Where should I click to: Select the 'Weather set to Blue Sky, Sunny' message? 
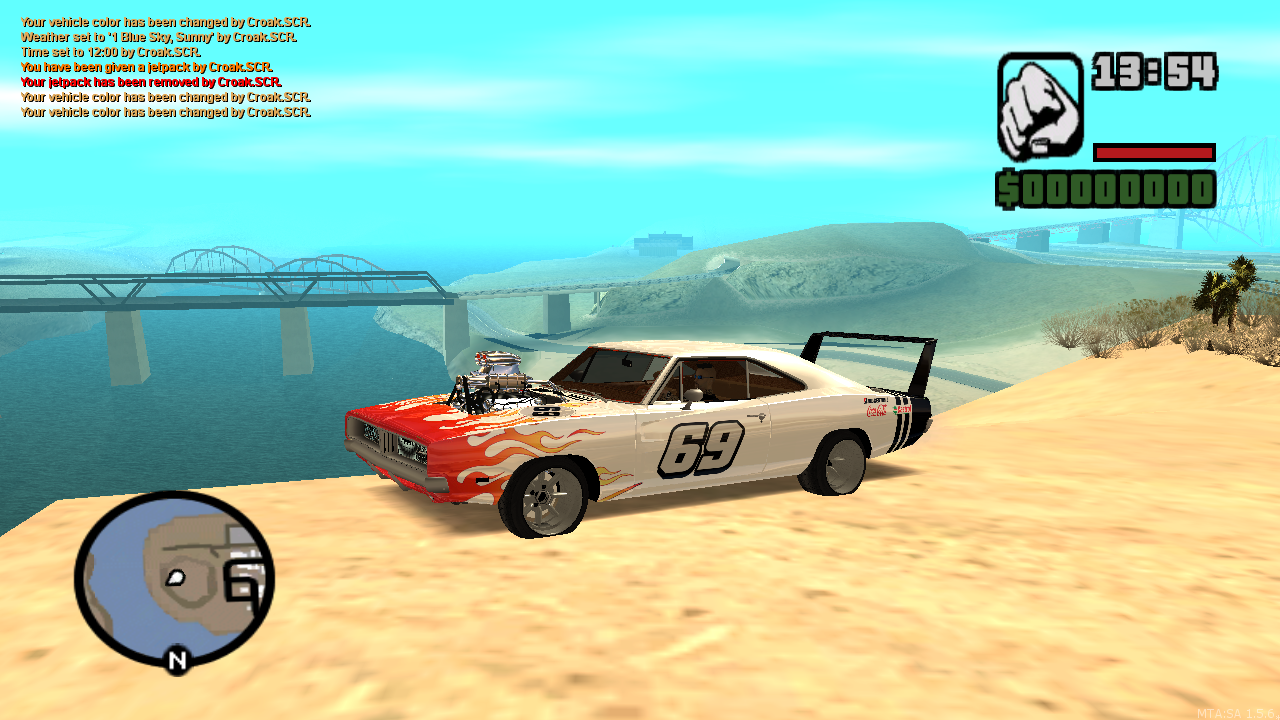[158, 36]
